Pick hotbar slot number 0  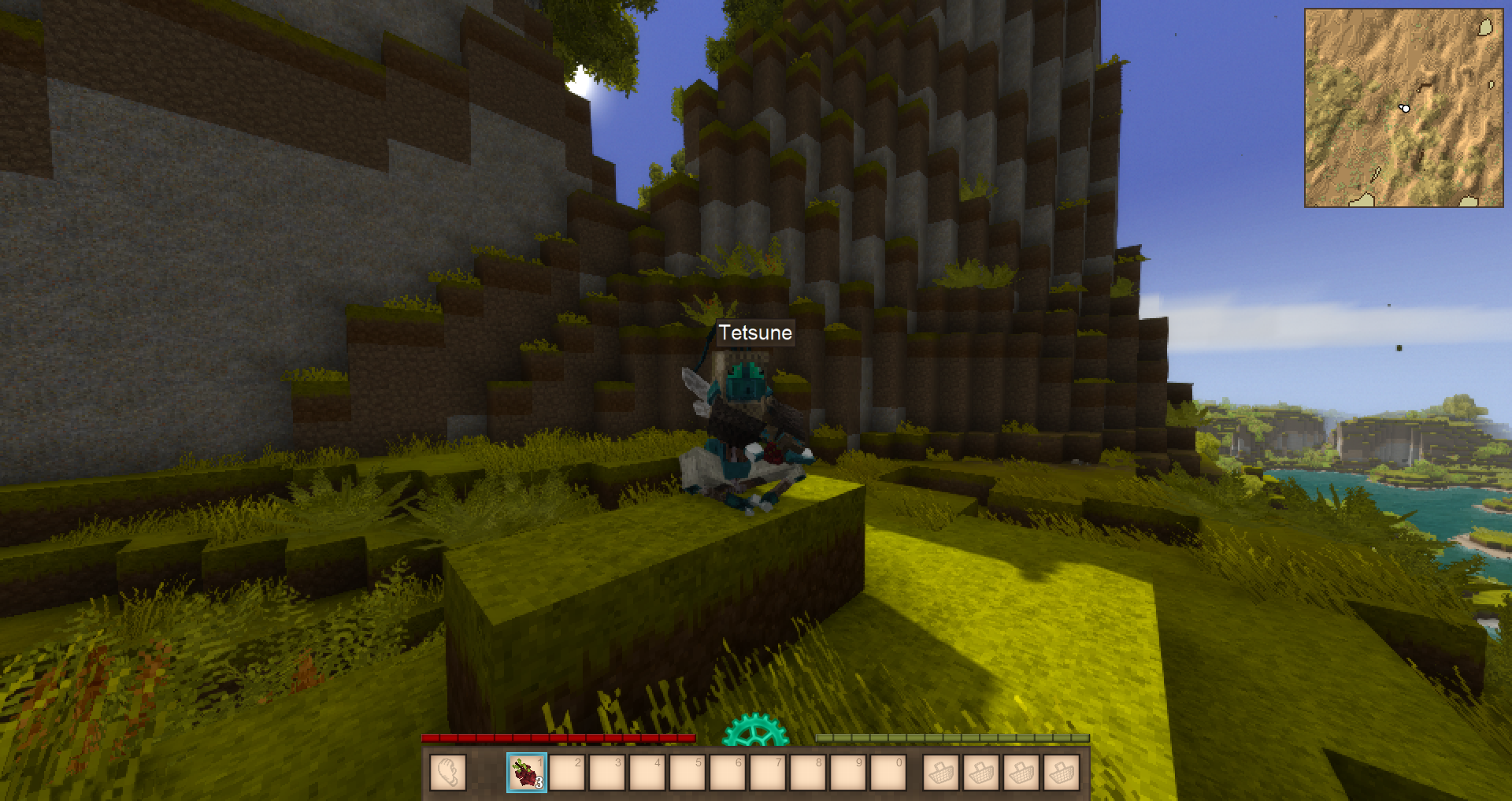[888, 773]
